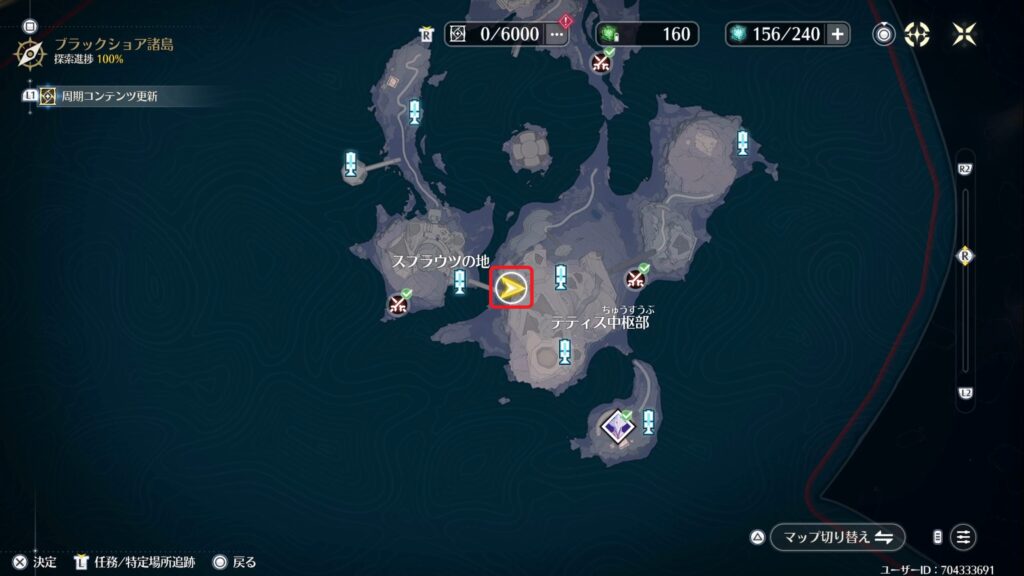
Task: Select the boss marker at the map's top edge
Action: coord(601,62)
